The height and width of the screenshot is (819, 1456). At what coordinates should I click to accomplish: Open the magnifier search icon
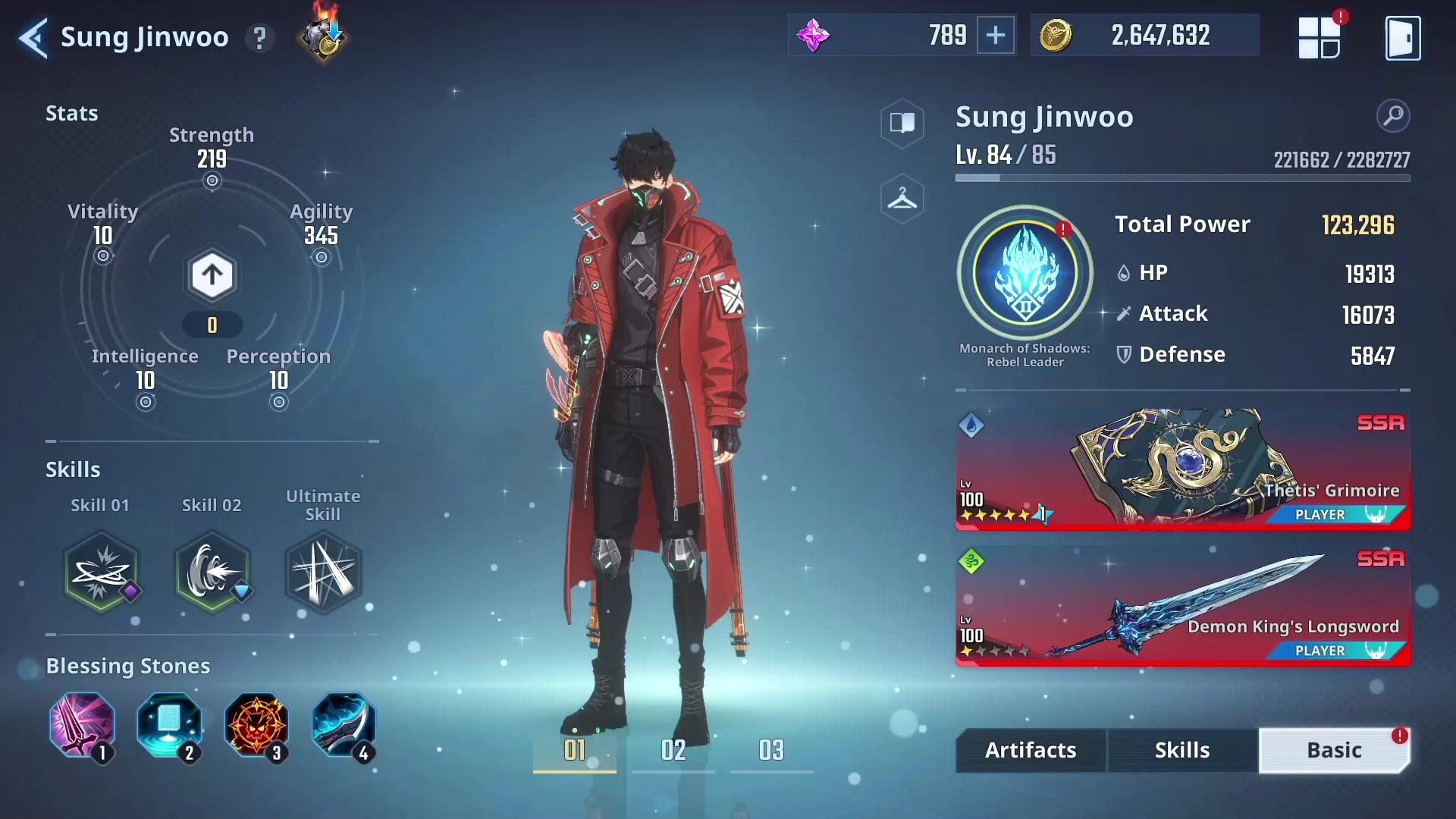(1392, 116)
